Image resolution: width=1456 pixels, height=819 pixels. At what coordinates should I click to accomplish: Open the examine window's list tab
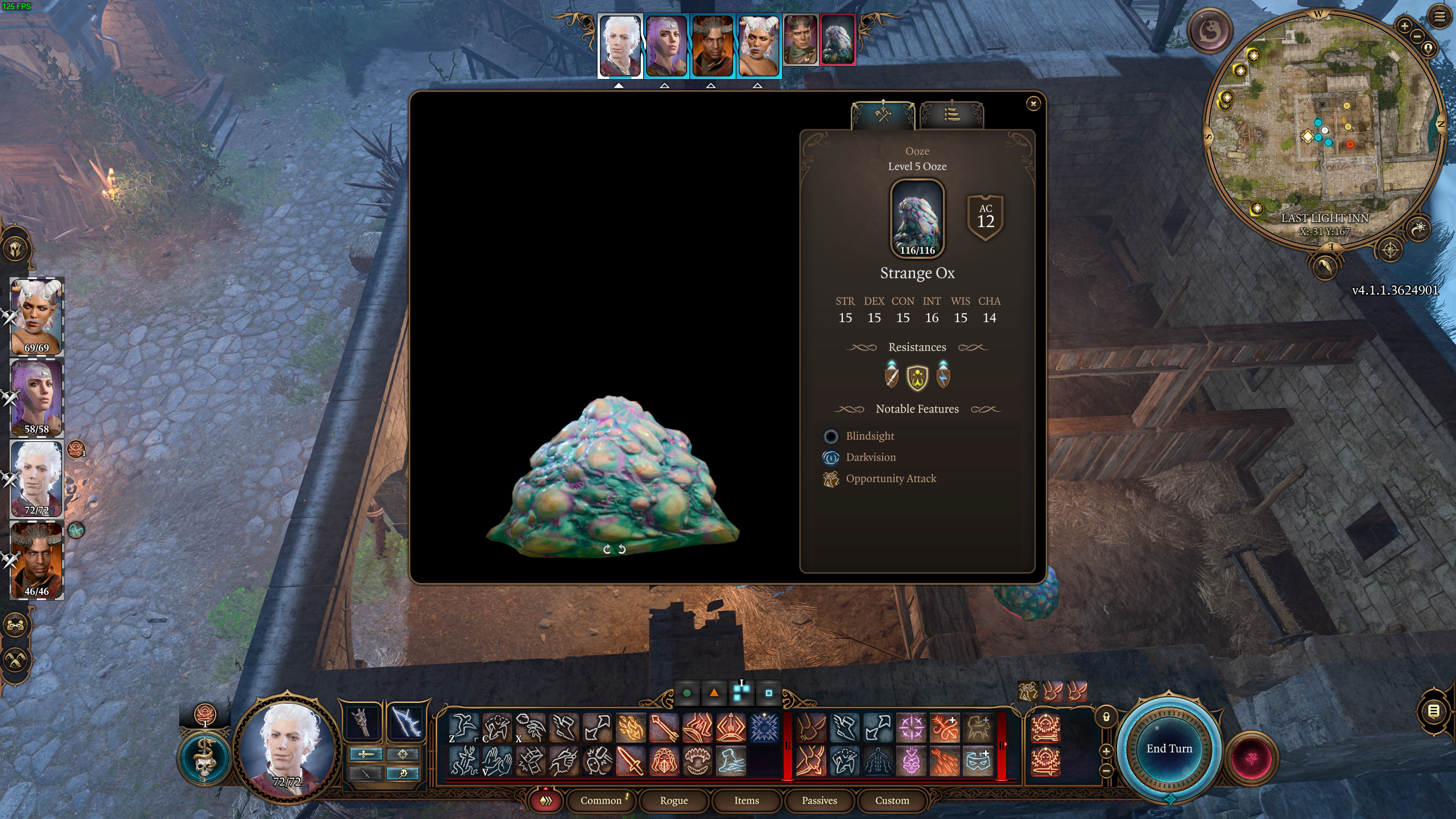[951, 114]
